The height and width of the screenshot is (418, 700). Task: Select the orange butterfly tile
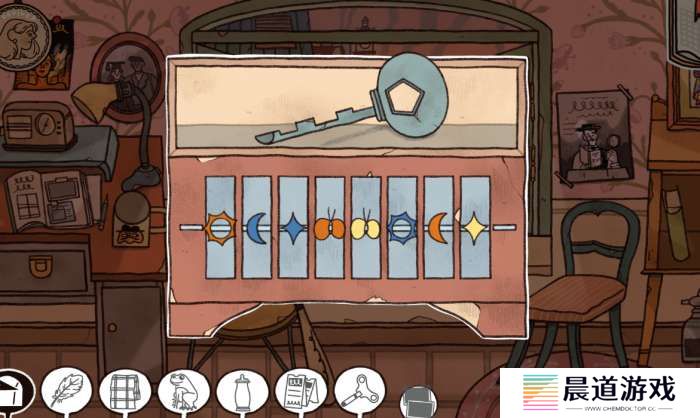point(329,228)
